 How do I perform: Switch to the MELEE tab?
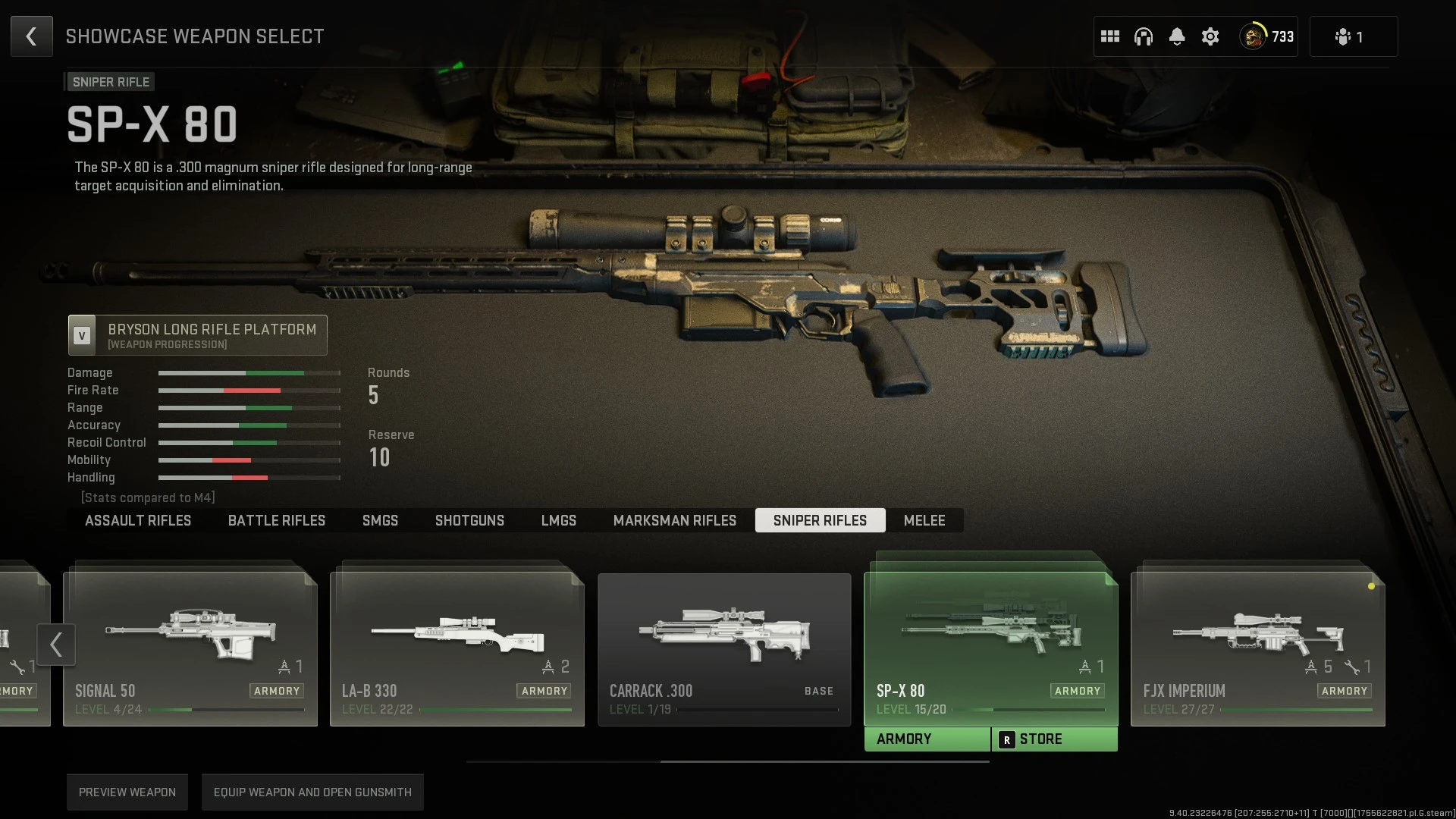pos(924,520)
